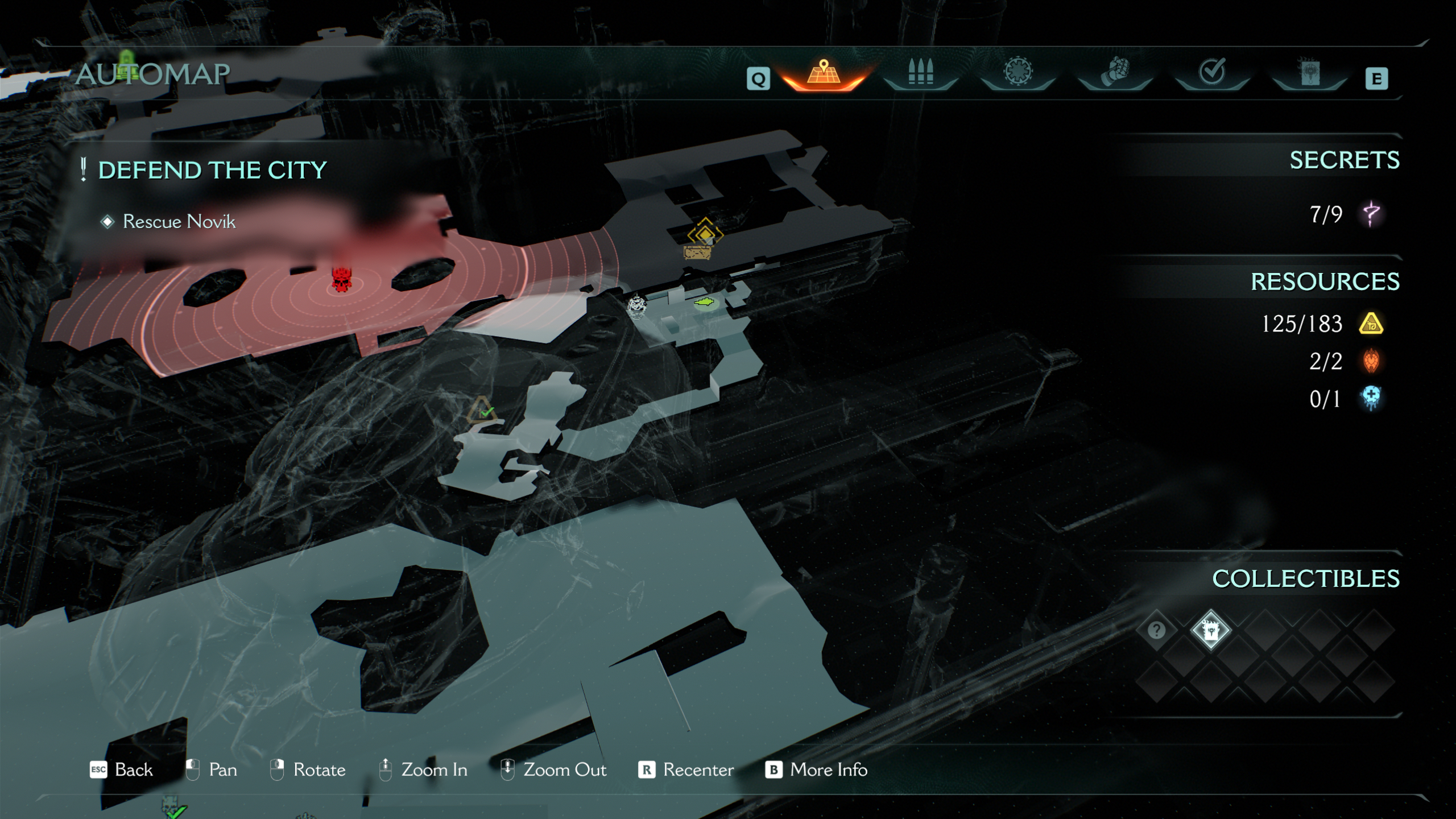
Task: Select the orange ruby resource icon
Action: click(x=1371, y=361)
